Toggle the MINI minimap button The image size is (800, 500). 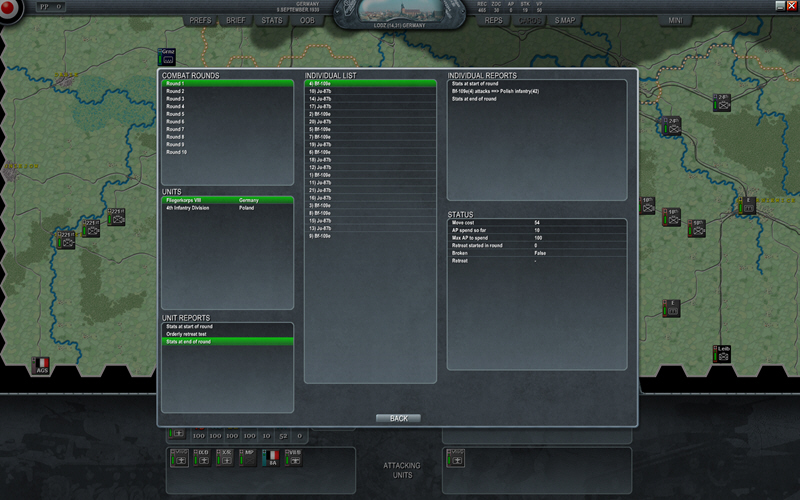676,20
